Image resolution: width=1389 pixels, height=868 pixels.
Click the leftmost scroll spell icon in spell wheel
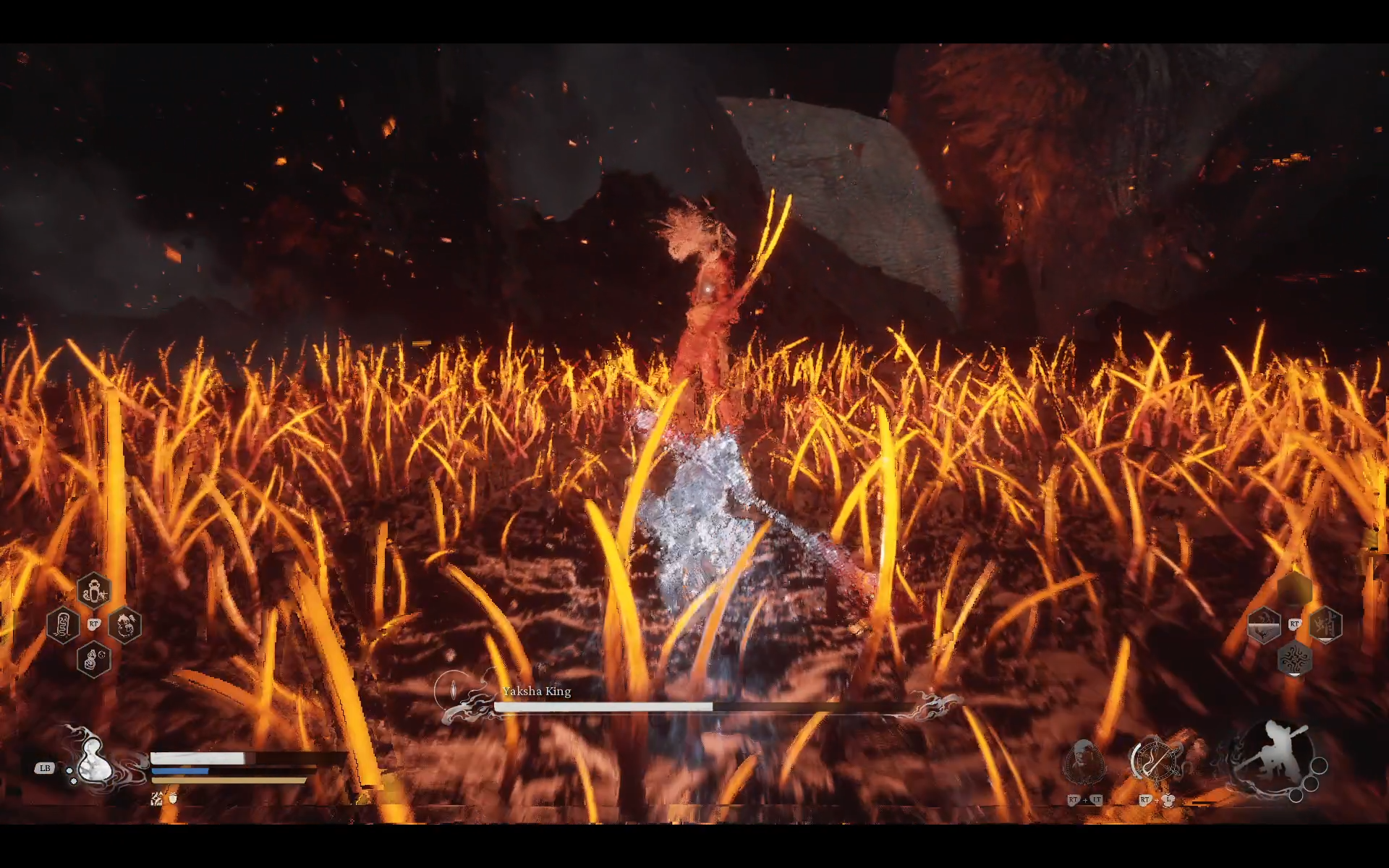[x=64, y=624]
